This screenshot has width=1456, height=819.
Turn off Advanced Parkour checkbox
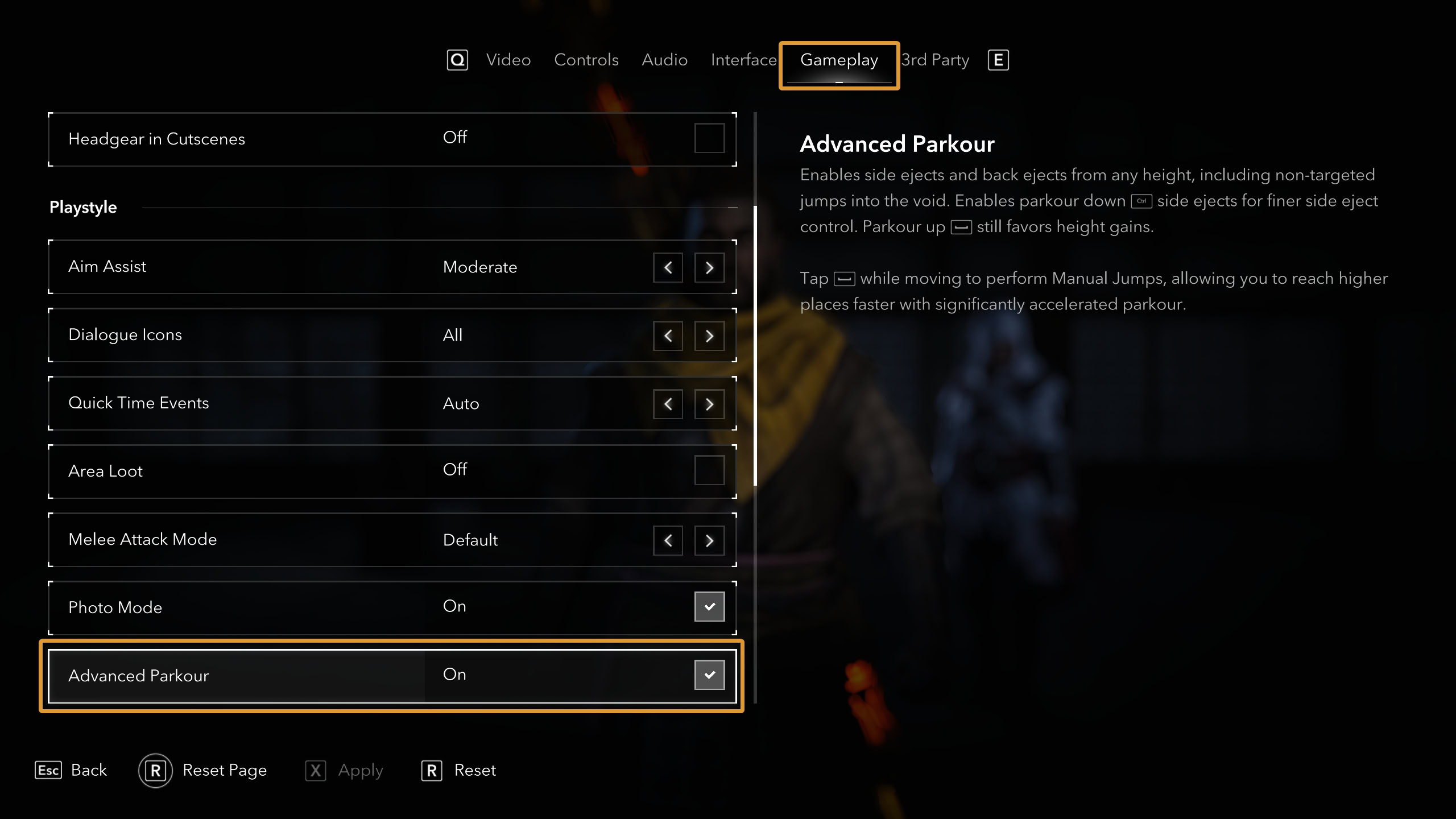pyautogui.click(x=709, y=675)
